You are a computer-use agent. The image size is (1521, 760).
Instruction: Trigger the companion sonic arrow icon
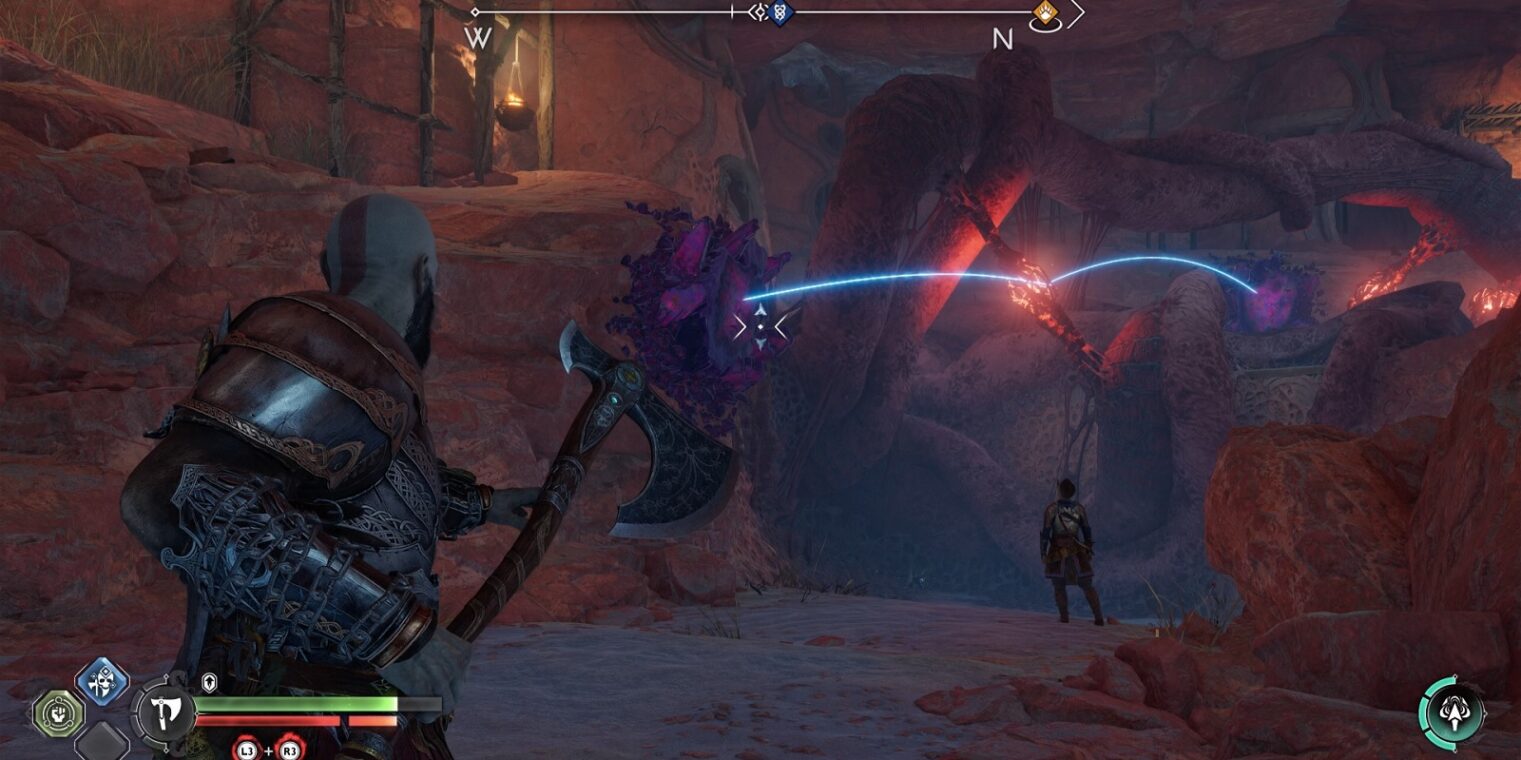[1453, 713]
